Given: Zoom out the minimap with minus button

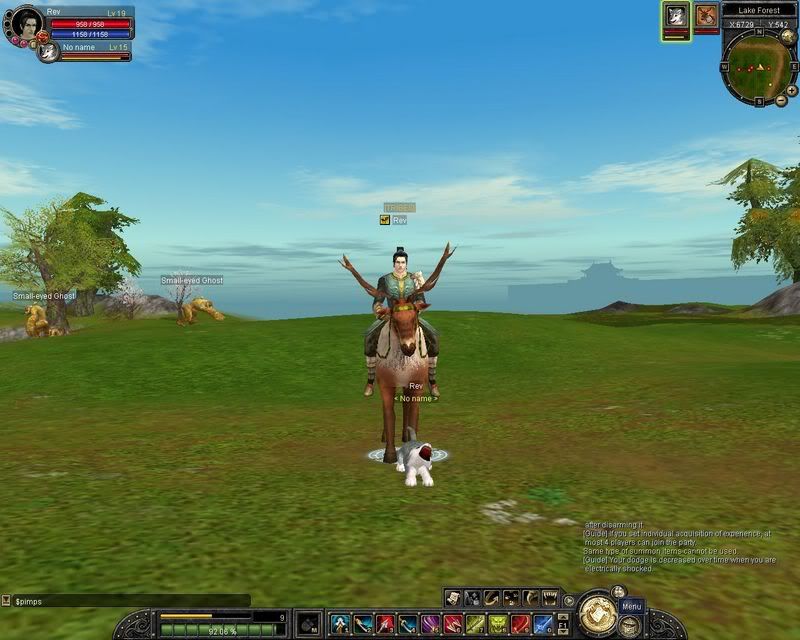Looking at the screenshot, I should 779,101.
